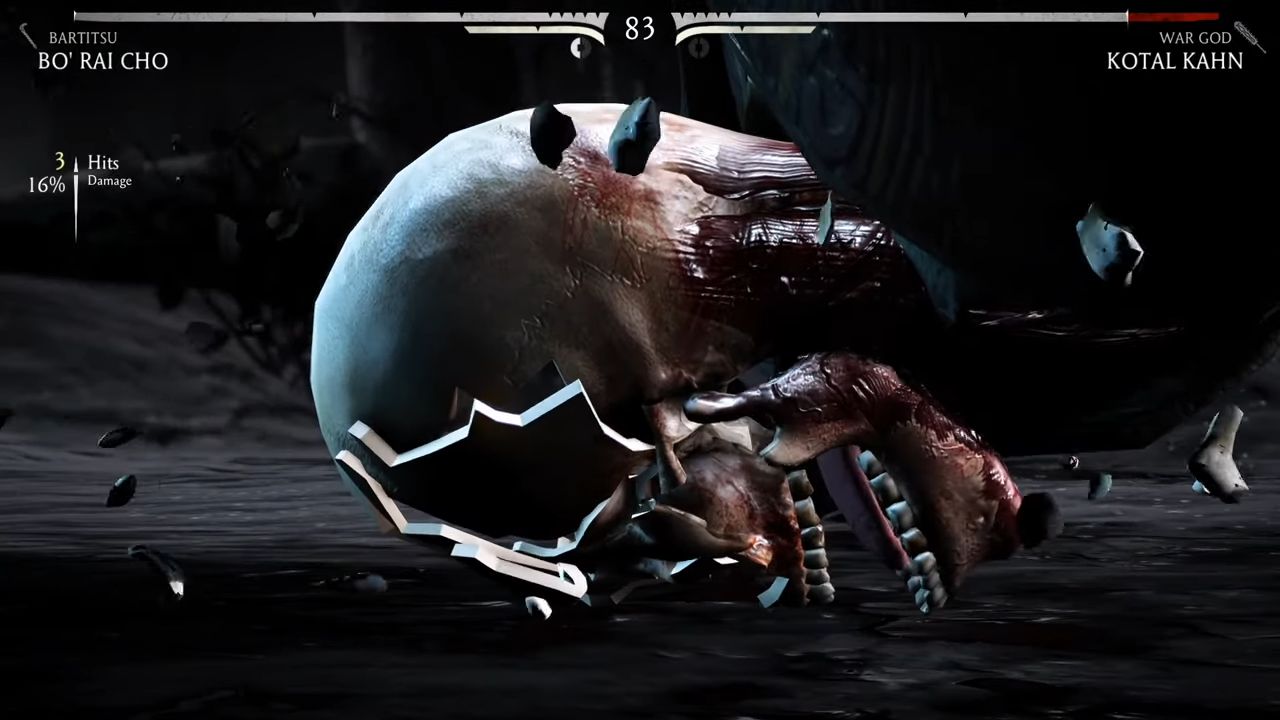Click the KOTAL KAHN name text

[x=1175, y=61]
